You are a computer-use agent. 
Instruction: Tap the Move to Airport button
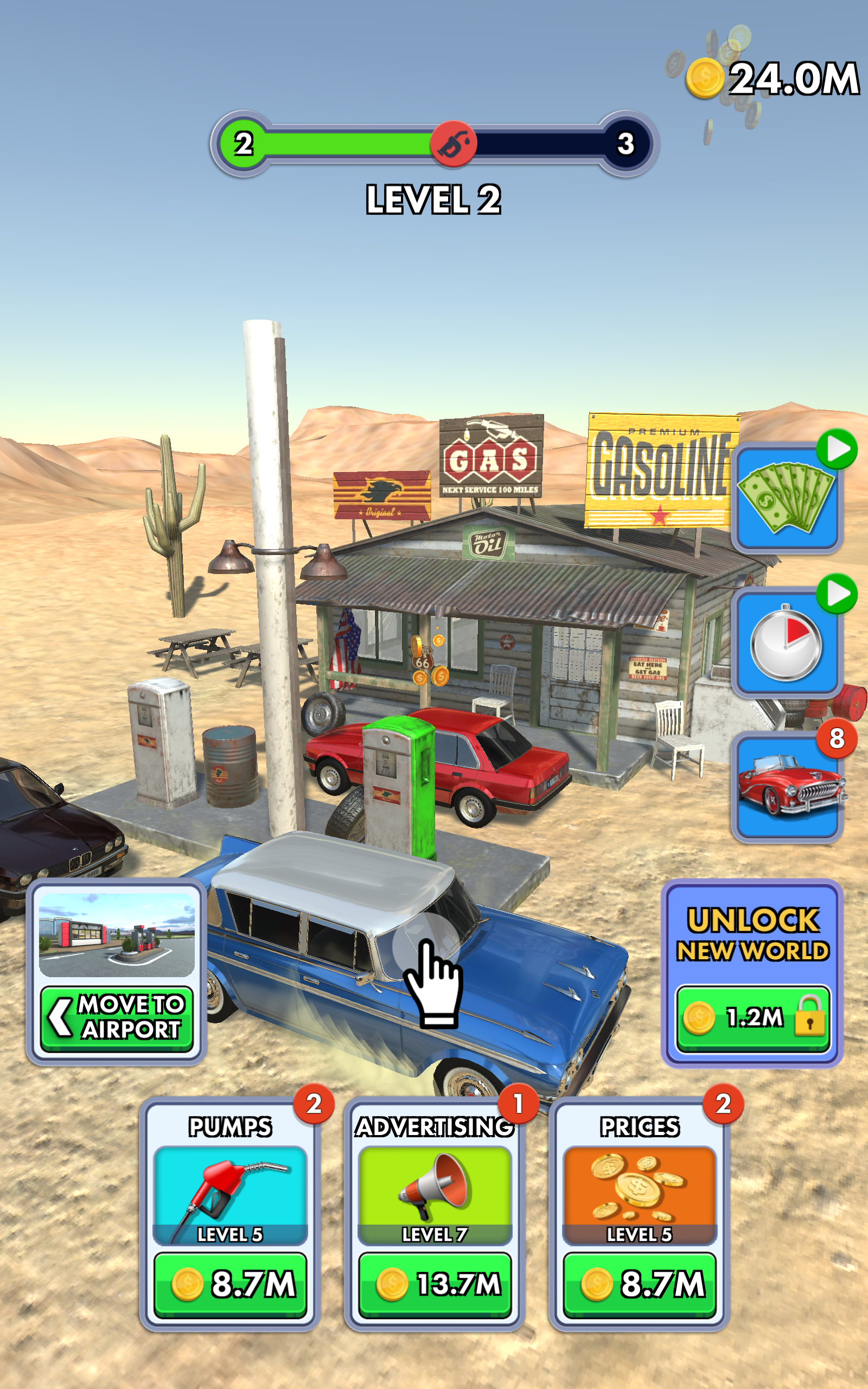117,1018
